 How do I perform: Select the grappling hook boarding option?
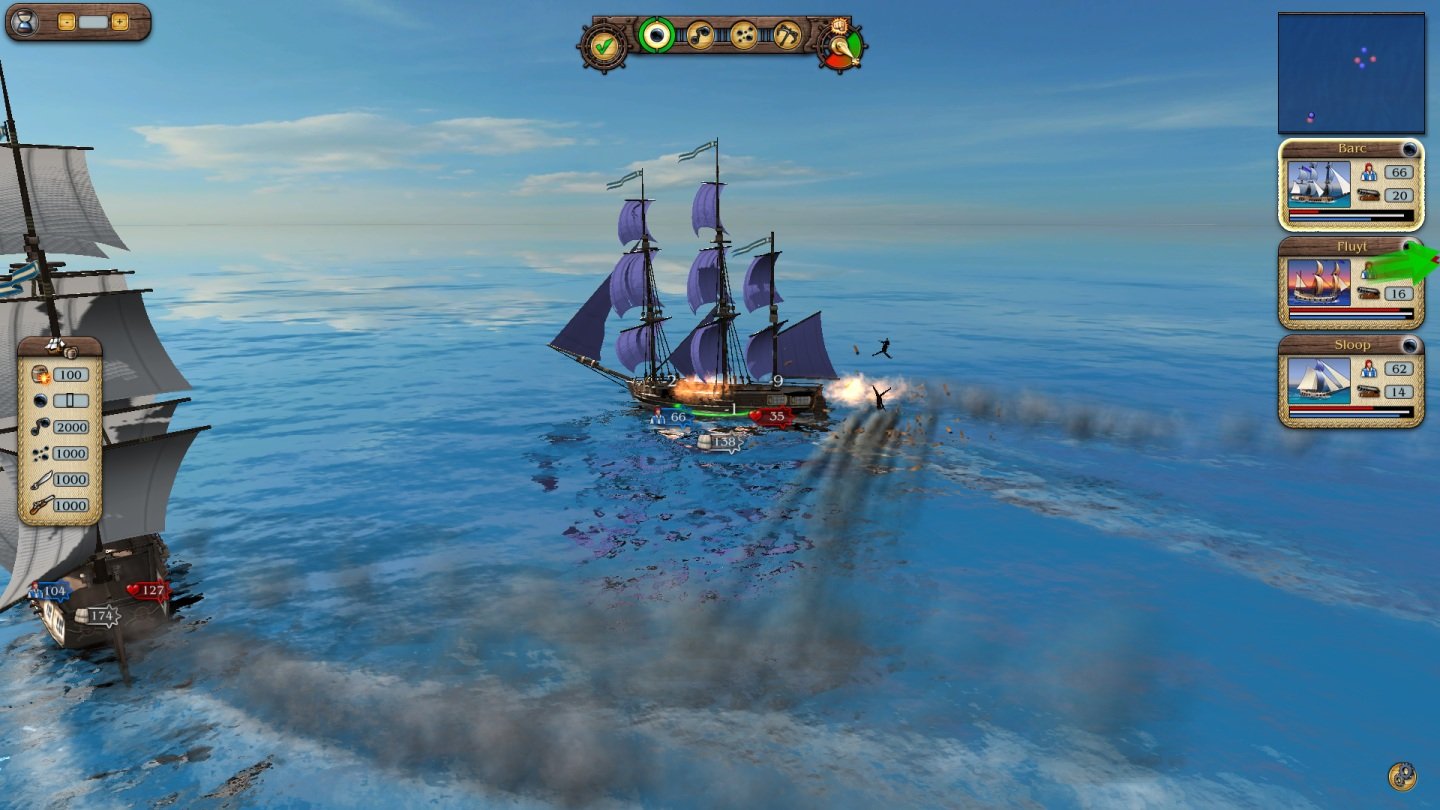tap(786, 36)
